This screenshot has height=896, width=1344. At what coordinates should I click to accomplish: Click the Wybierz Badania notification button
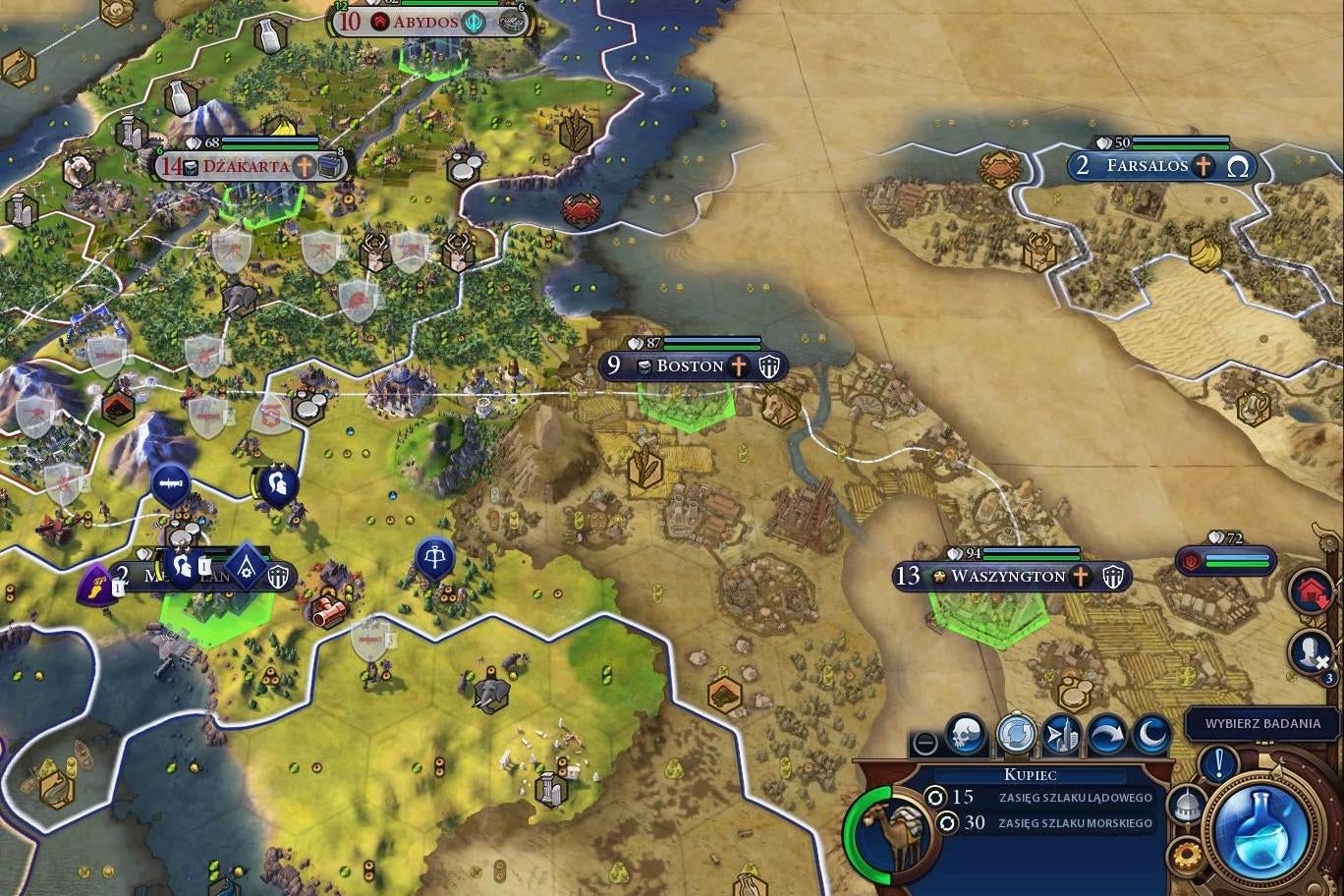click(1262, 723)
